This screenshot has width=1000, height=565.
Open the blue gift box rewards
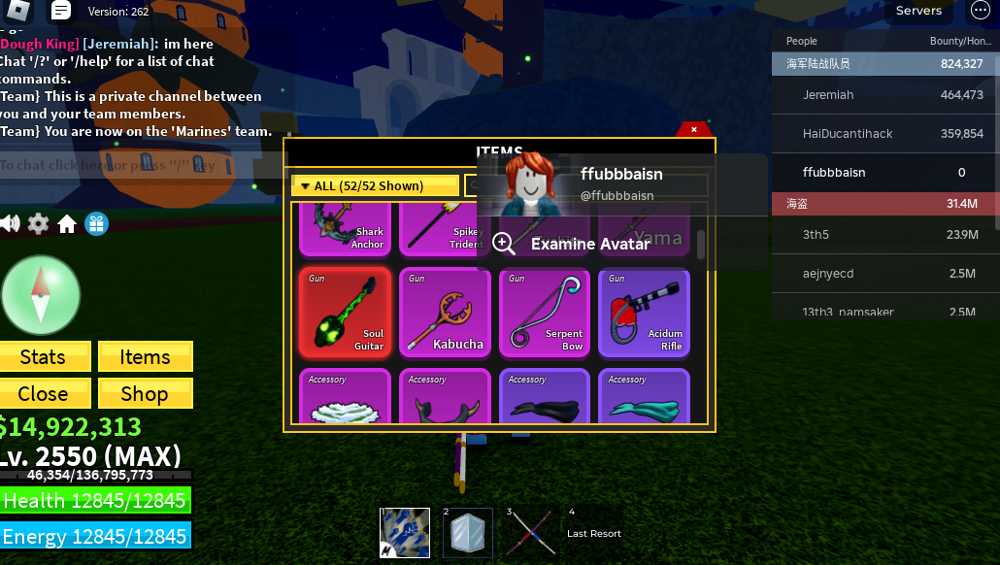coord(96,224)
